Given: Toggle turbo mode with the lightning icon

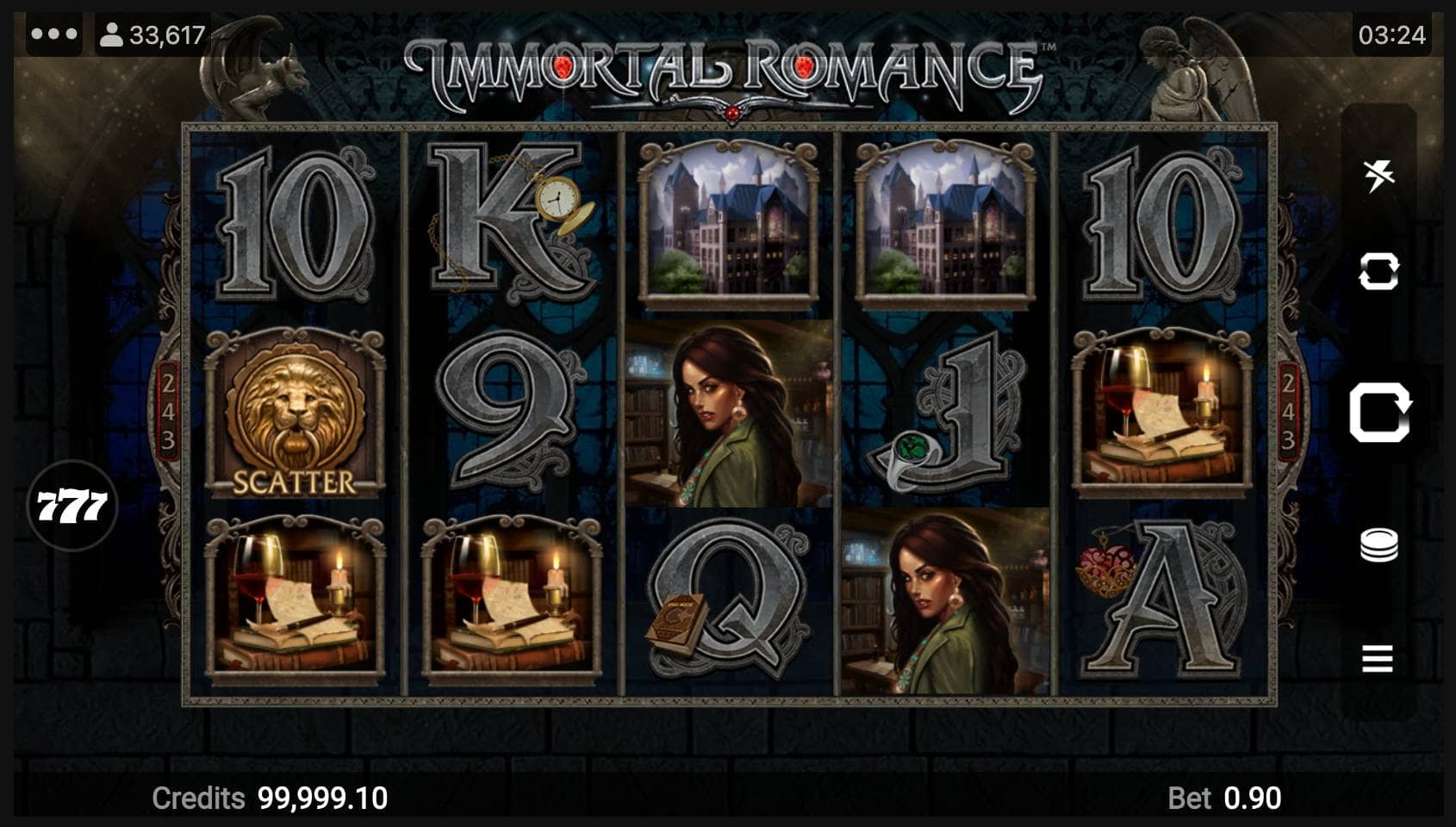Looking at the screenshot, I should click(x=1379, y=172).
